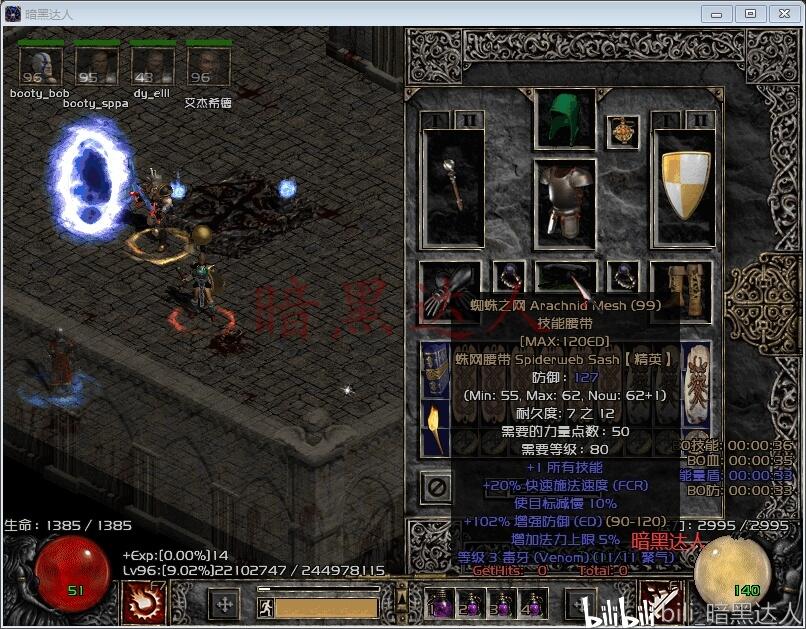Select the blue tome in inventory
Viewport: 806px width, 629px height.
pyautogui.click(x=436, y=365)
